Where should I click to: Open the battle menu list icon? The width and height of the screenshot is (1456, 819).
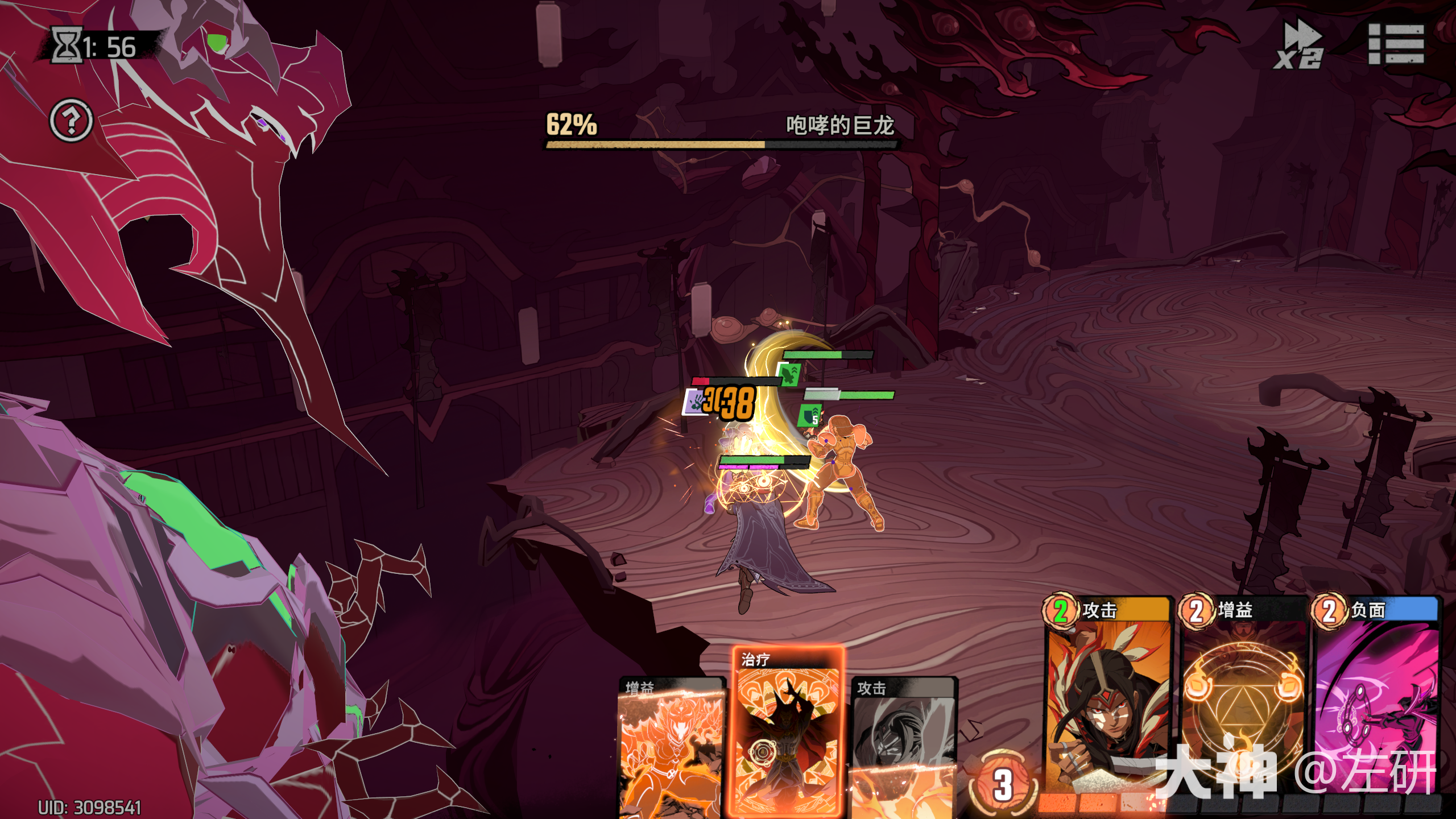pyautogui.click(x=1396, y=44)
